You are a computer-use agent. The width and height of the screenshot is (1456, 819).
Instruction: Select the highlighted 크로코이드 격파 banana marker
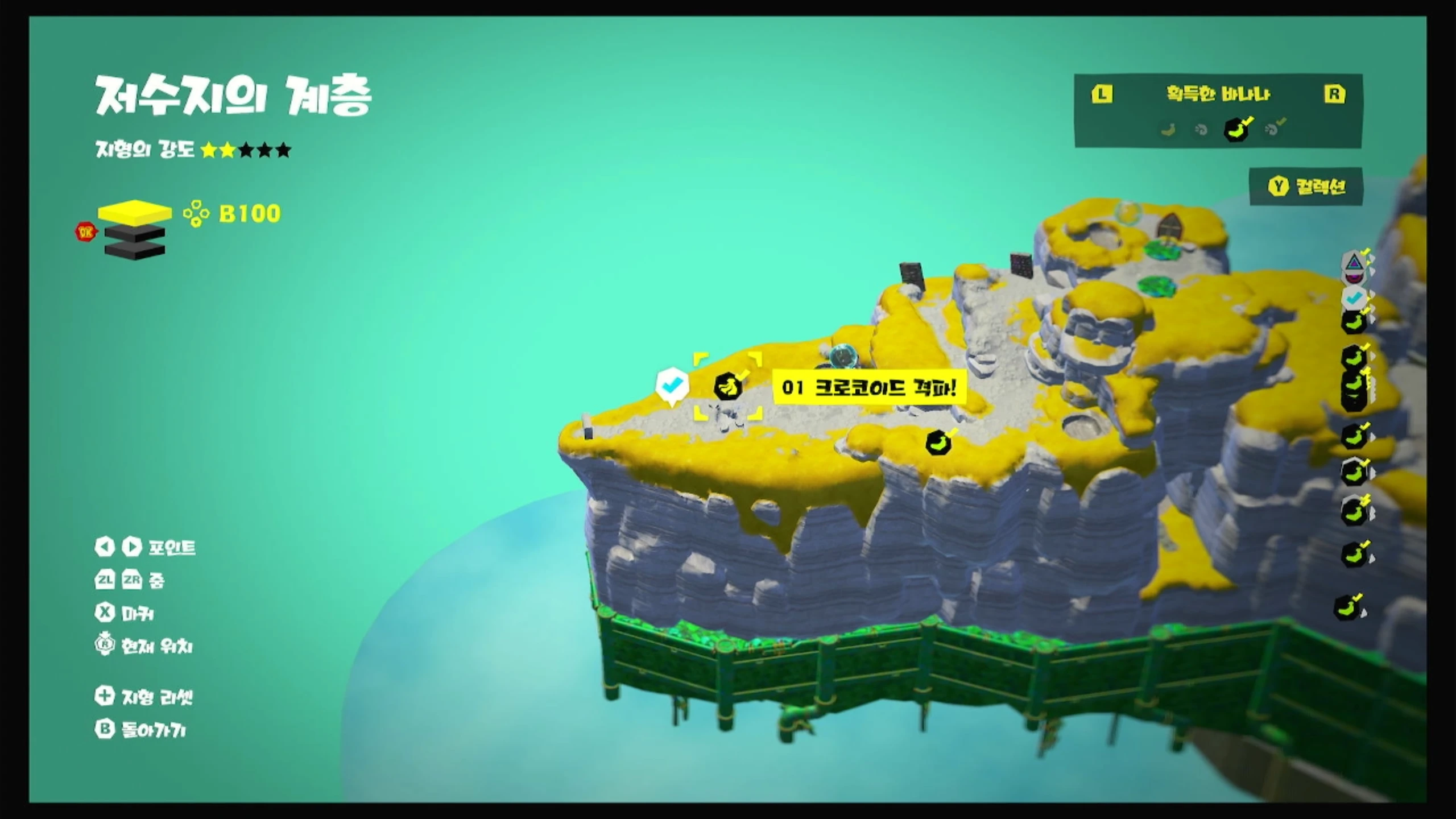[727, 387]
